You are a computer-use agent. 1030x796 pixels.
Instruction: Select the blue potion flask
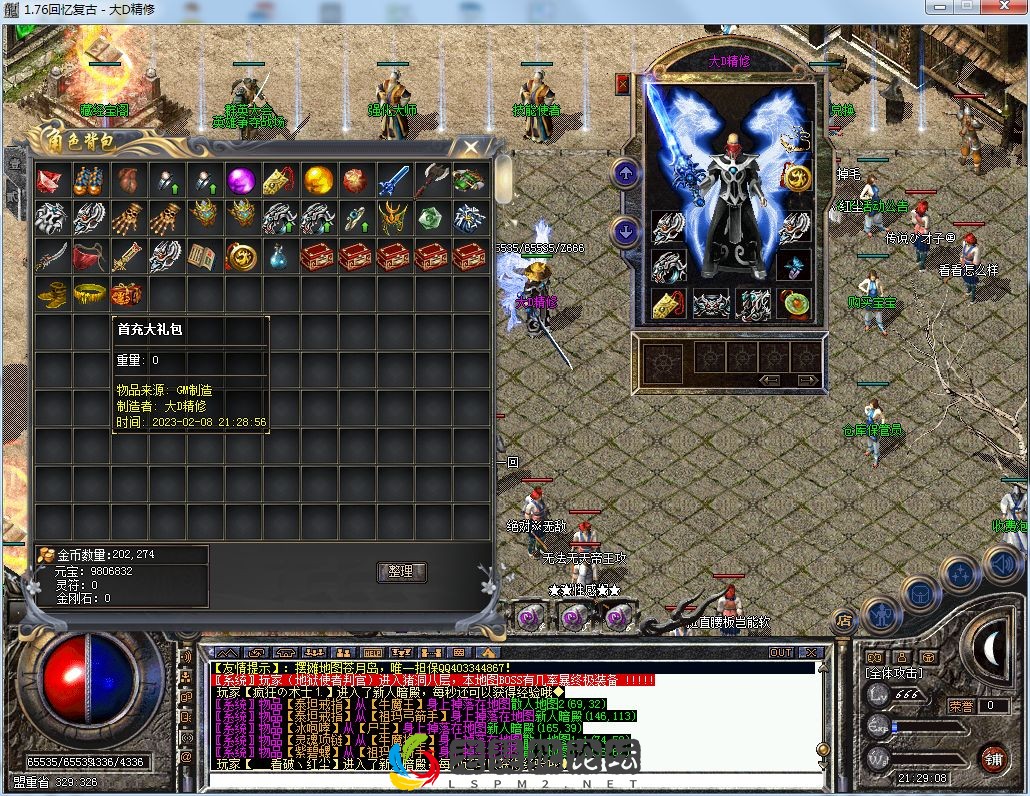[279, 257]
